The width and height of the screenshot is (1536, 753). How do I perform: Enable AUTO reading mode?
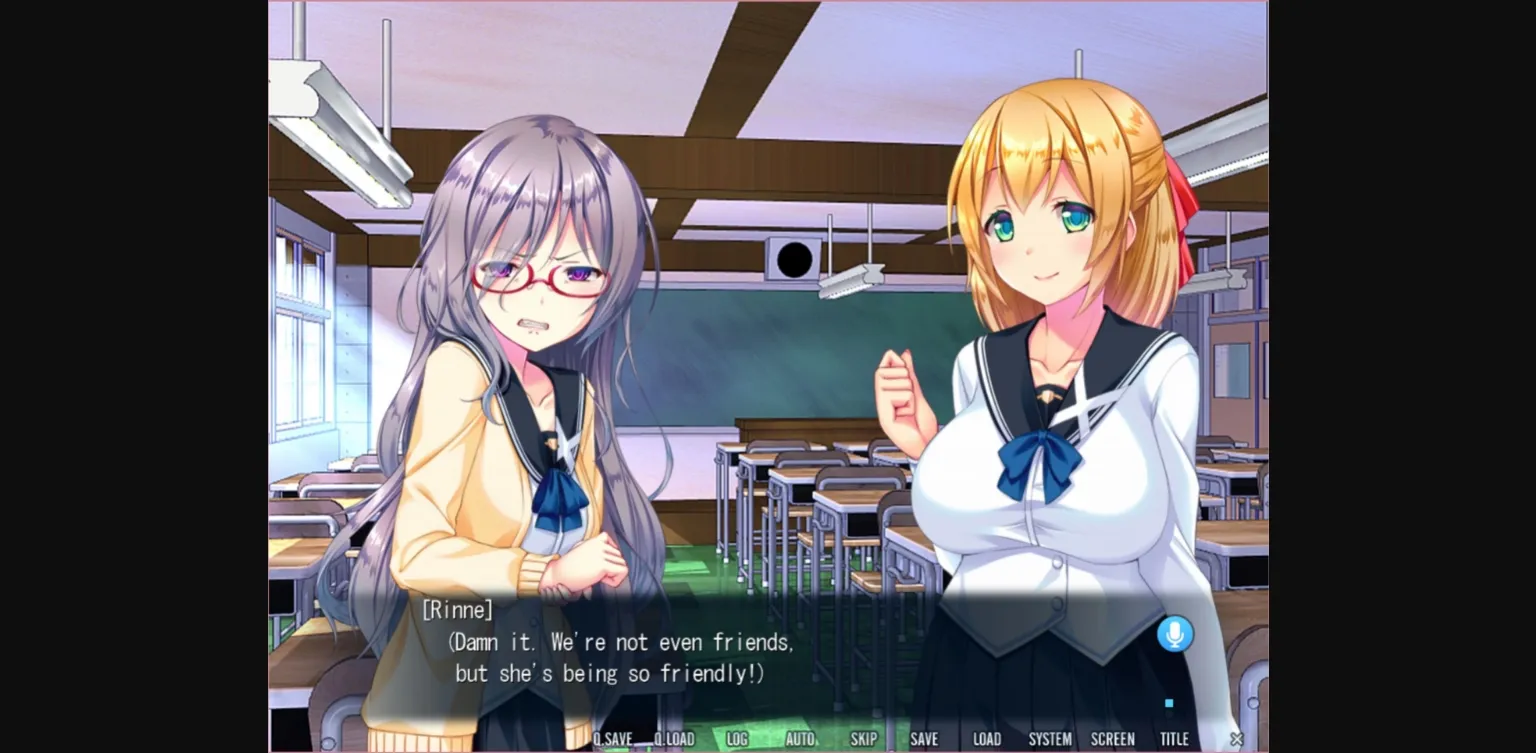click(x=800, y=738)
